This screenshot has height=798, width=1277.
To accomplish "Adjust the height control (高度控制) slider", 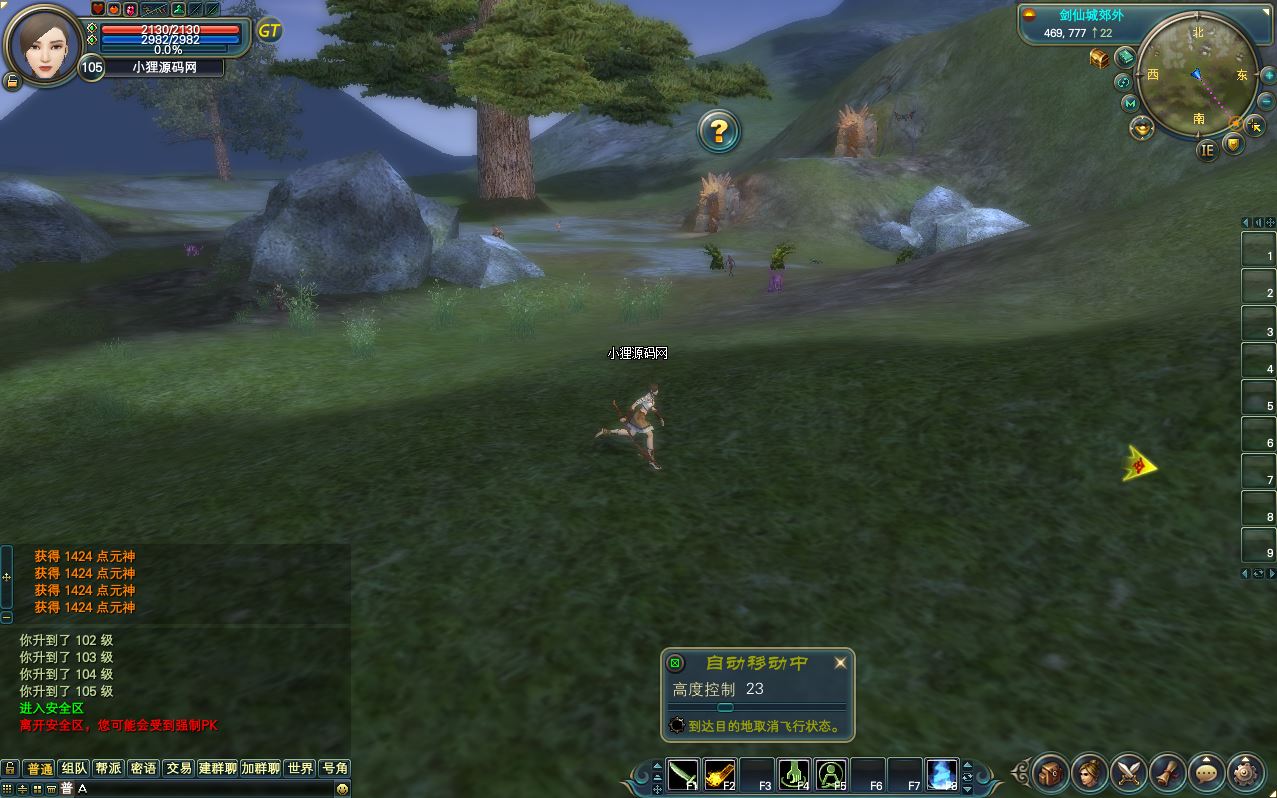I will (726, 708).
